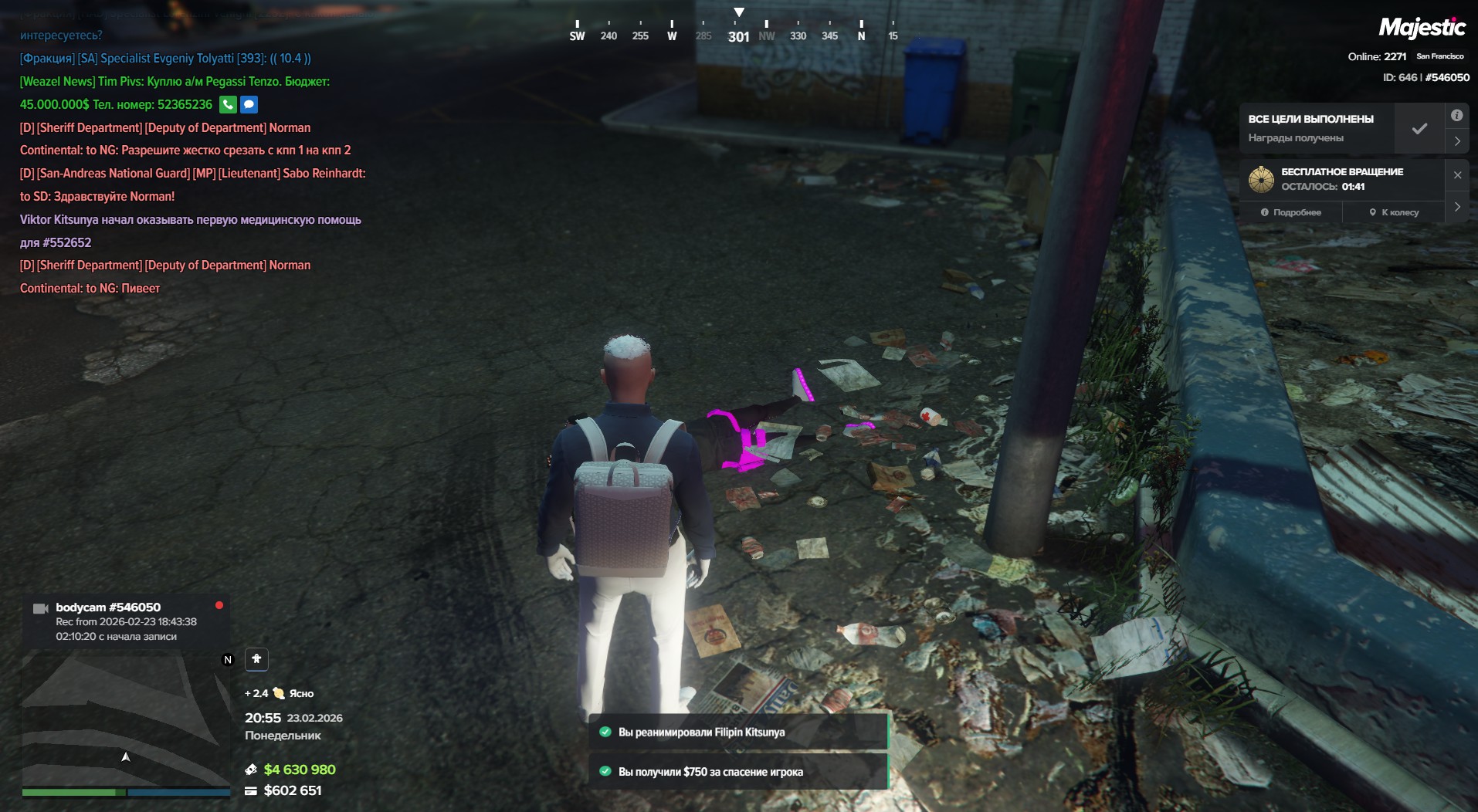This screenshot has width=1478, height=812.
Task: Open info on completed goals panel
Action: (x=1456, y=116)
